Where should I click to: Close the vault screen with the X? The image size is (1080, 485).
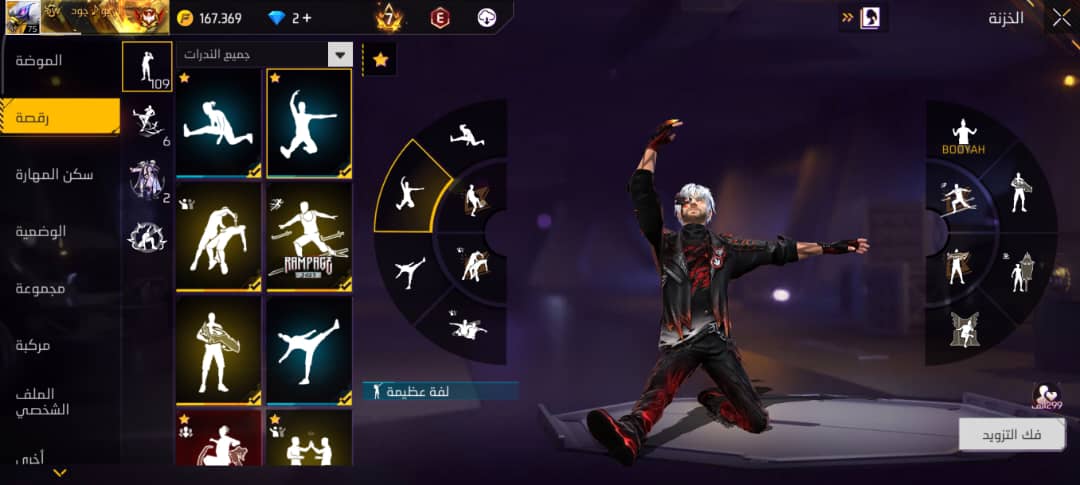coord(1061,17)
